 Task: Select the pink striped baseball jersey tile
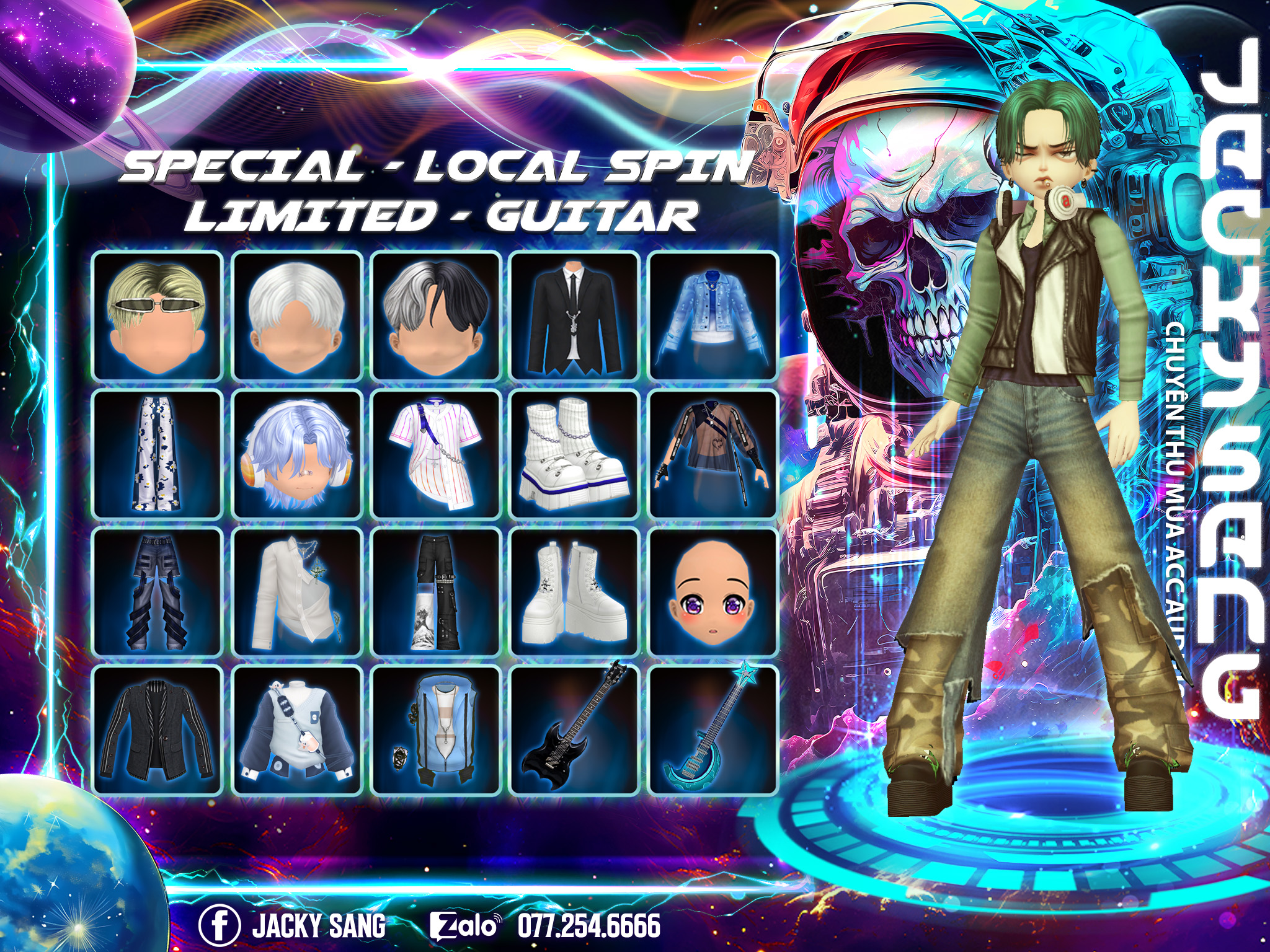click(435, 454)
